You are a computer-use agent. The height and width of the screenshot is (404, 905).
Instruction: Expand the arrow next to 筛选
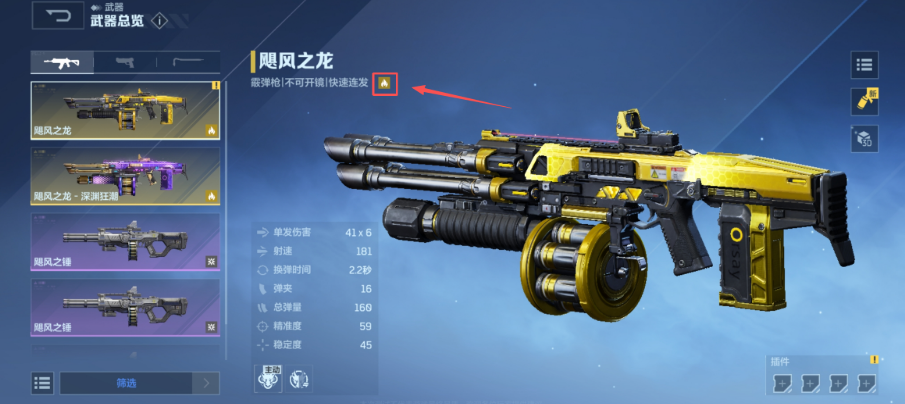pyautogui.click(x=207, y=383)
